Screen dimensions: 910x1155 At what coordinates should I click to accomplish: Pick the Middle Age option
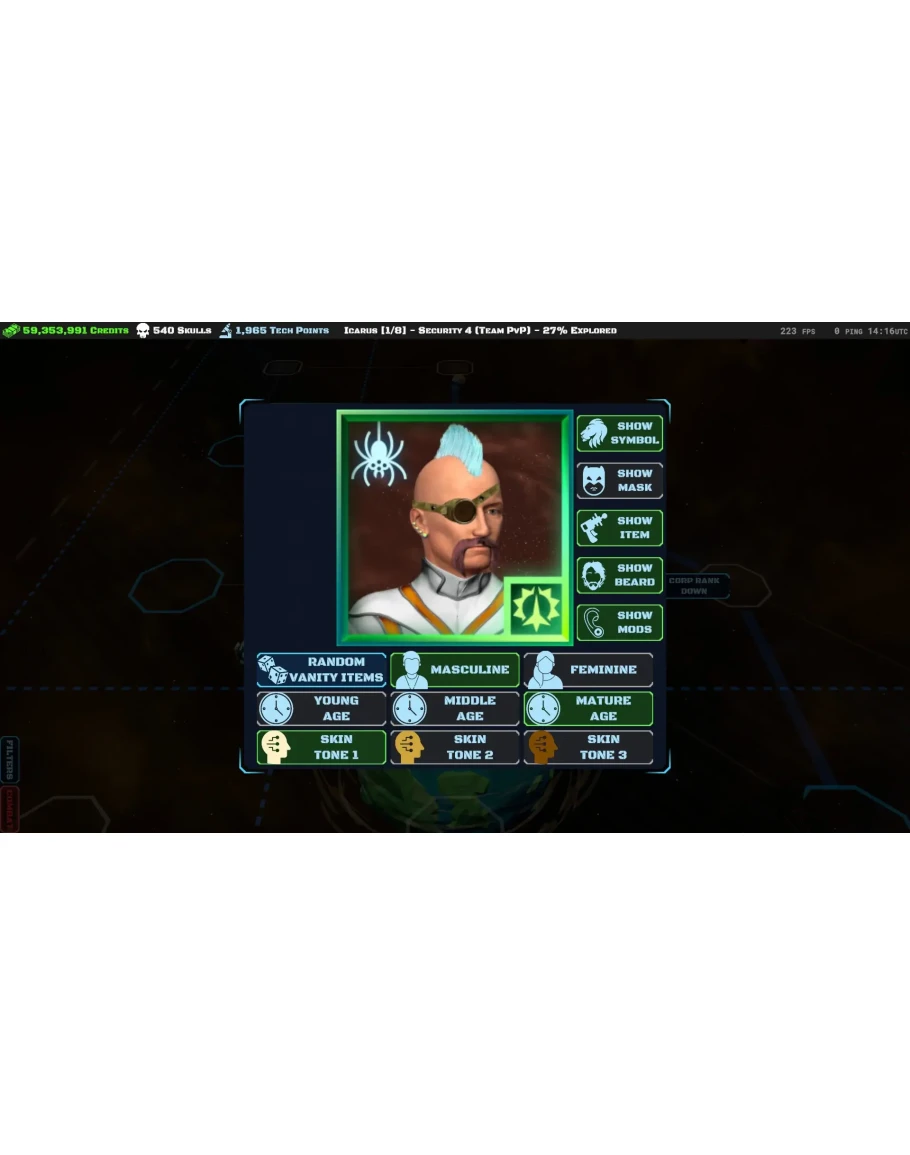pyautogui.click(x=455, y=709)
